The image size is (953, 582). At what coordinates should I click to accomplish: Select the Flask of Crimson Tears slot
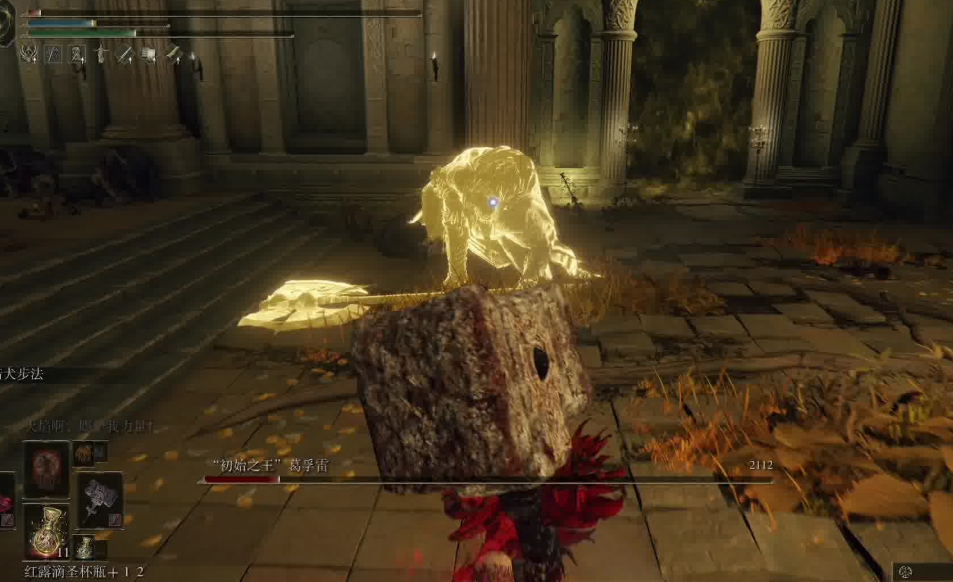pos(46,533)
